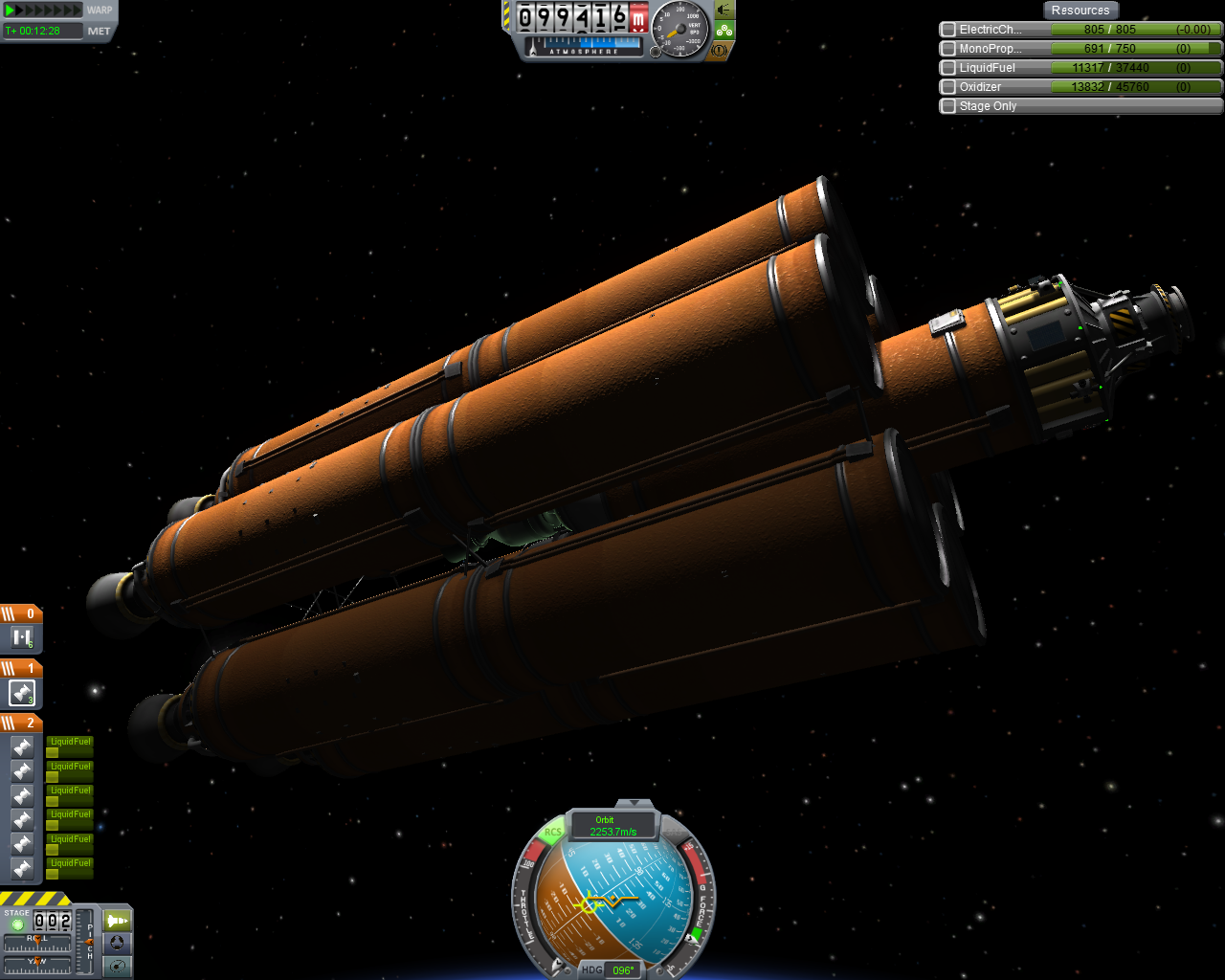Toggle the landing gear button
1225x980 pixels.
724,31
